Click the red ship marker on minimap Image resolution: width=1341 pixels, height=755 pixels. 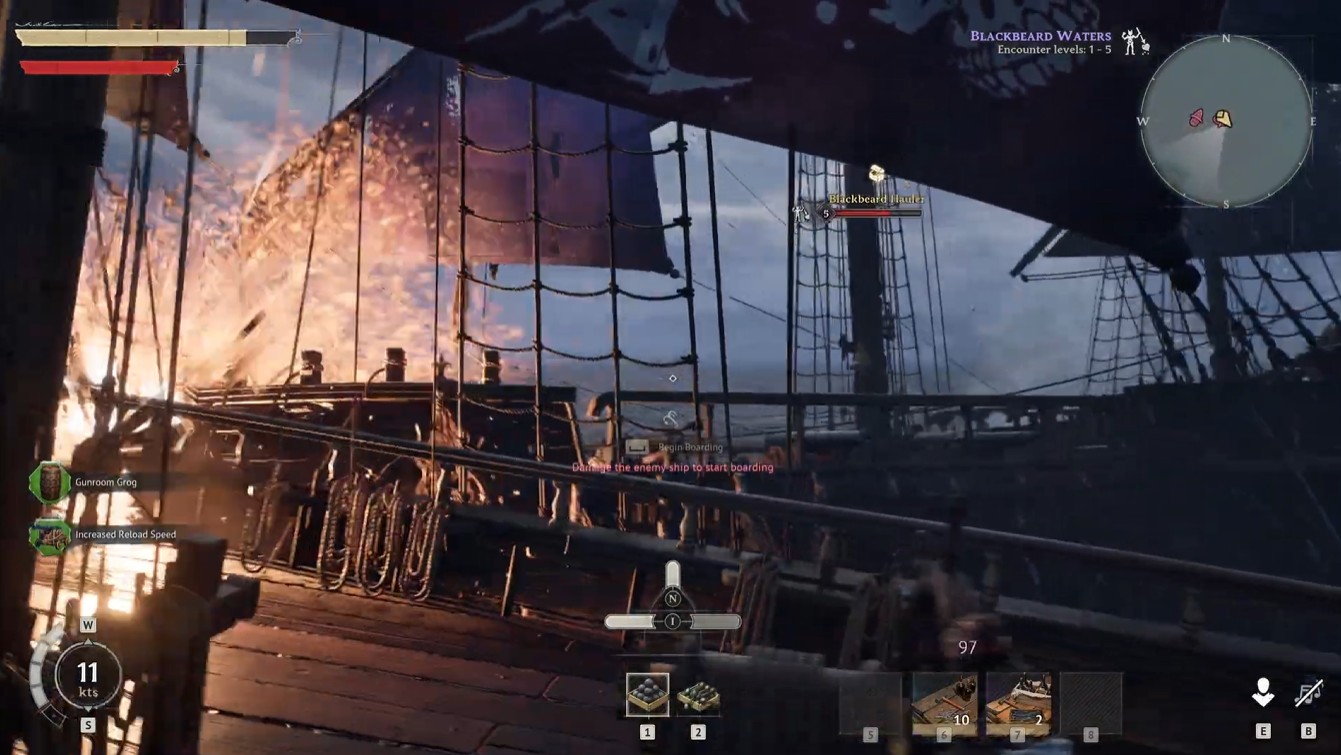click(x=1196, y=120)
